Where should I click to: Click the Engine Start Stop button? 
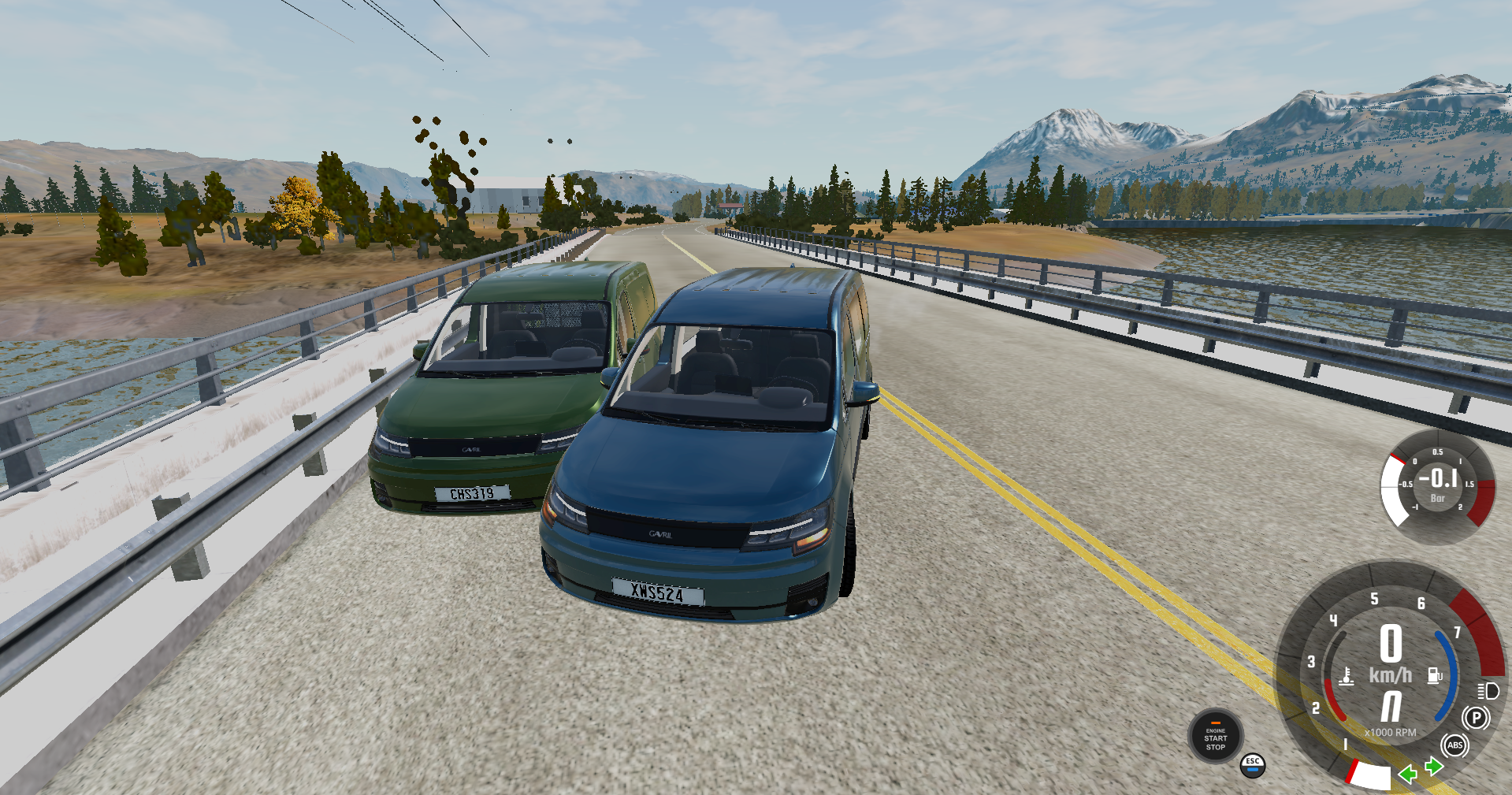pos(1215,737)
